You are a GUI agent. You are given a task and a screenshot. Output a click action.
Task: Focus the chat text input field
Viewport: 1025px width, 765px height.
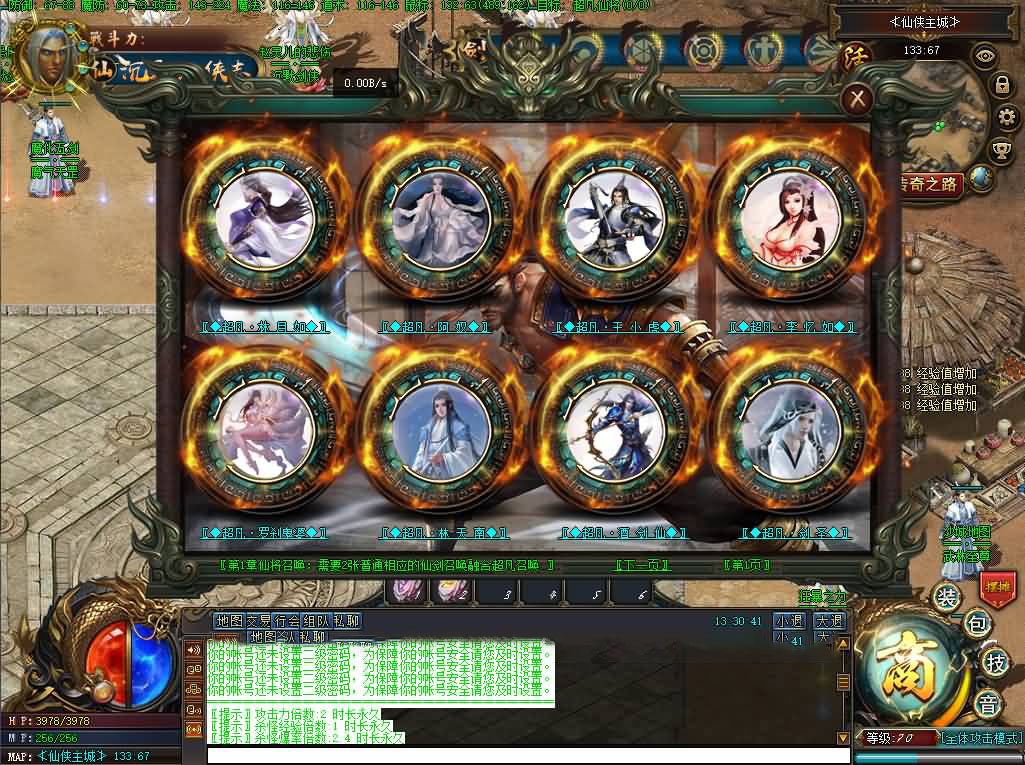[528, 755]
